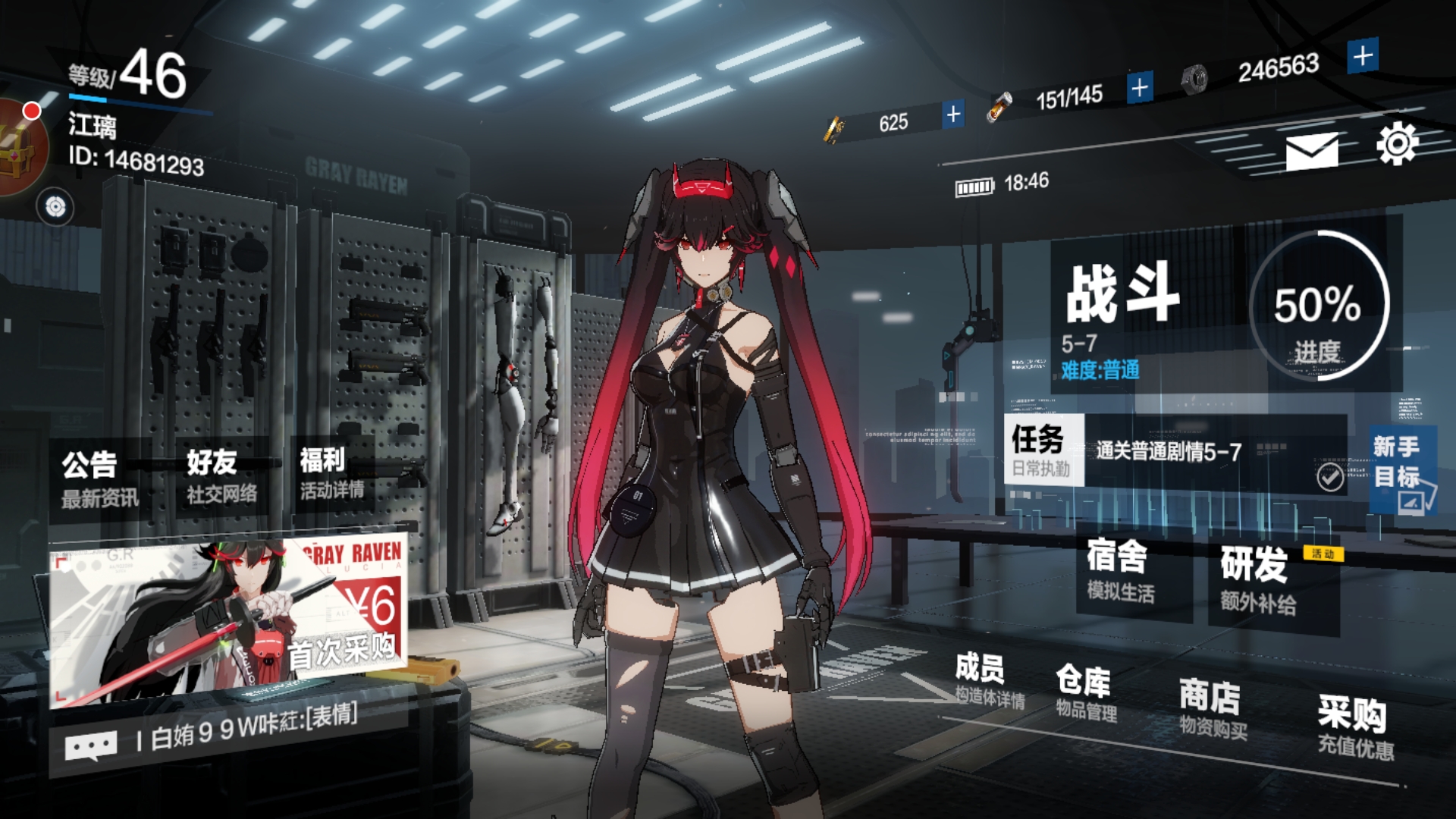Screen dimensions: 1456x819
Task: Add more of the 246563 currency
Action: tap(1363, 56)
